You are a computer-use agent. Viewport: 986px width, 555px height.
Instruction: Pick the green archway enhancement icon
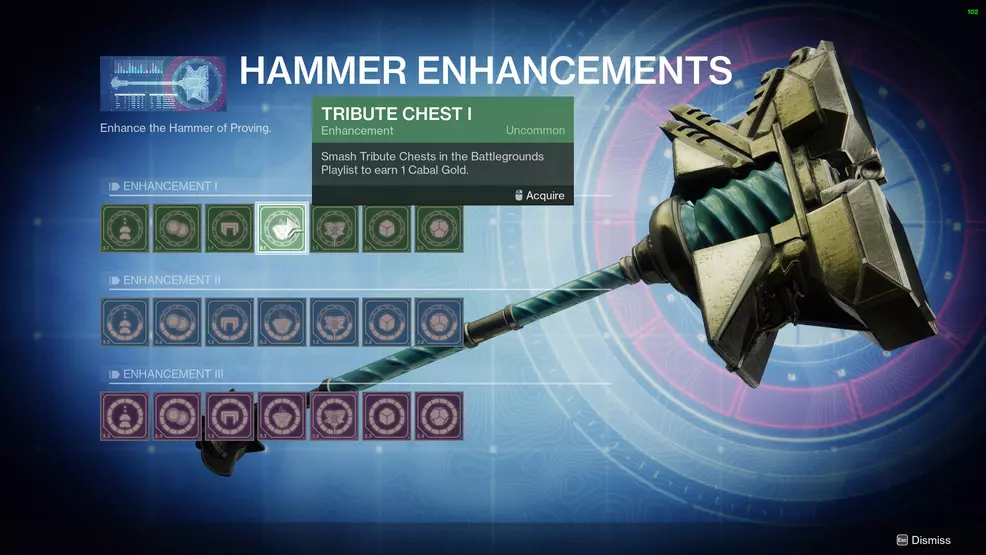(230, 229)
